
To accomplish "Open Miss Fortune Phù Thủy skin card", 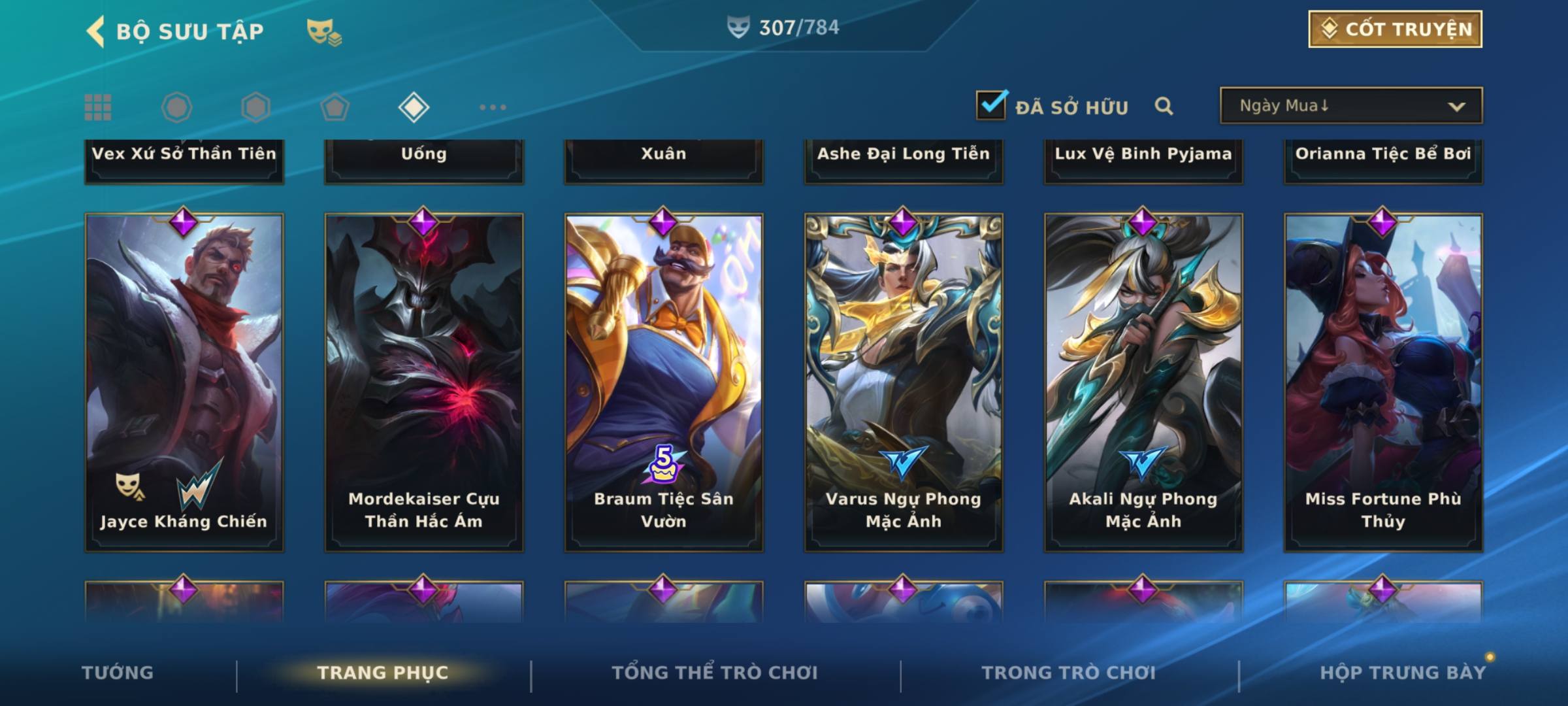I will click(1383, 382).
